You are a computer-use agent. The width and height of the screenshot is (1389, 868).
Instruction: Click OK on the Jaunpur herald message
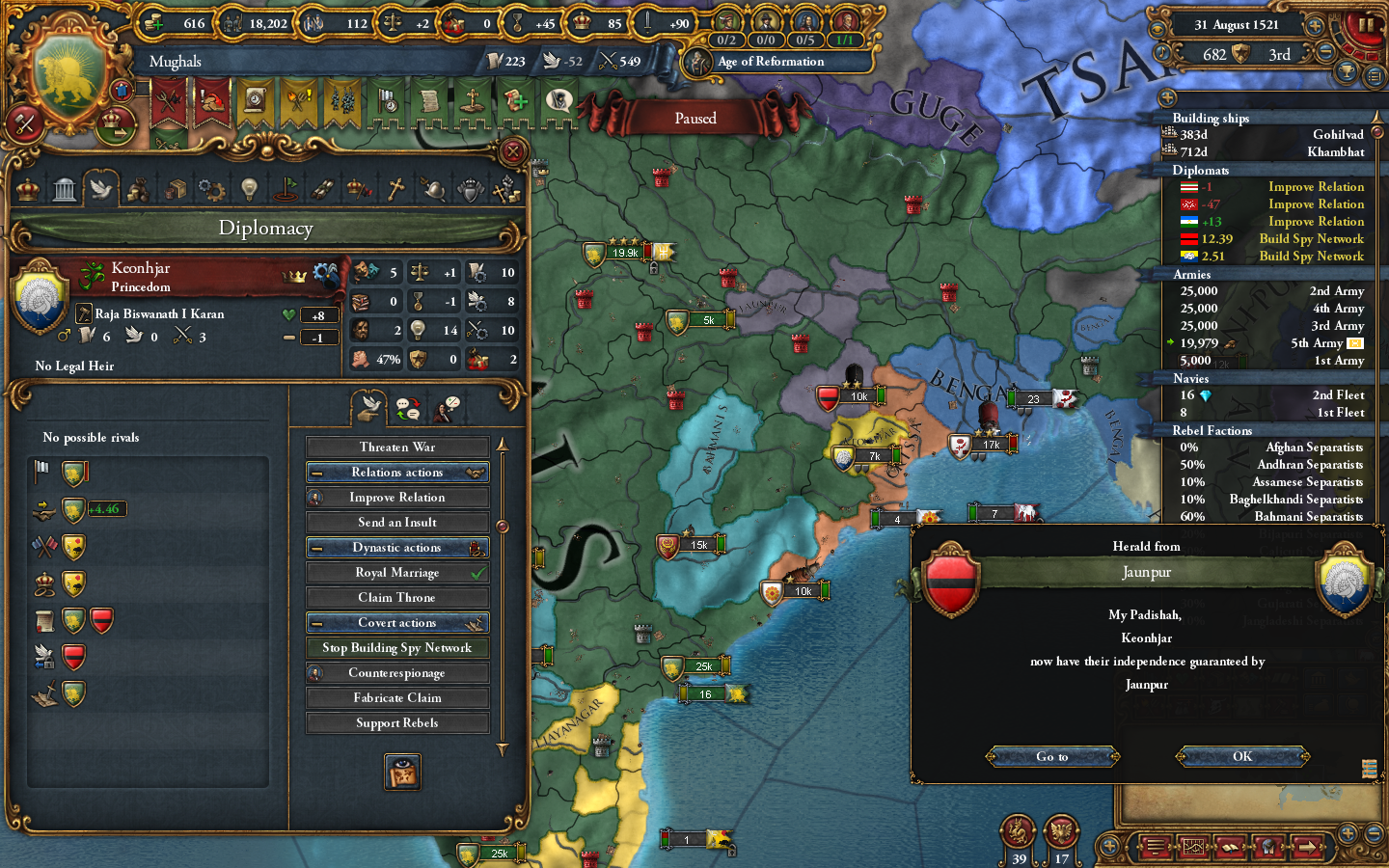1240,756
